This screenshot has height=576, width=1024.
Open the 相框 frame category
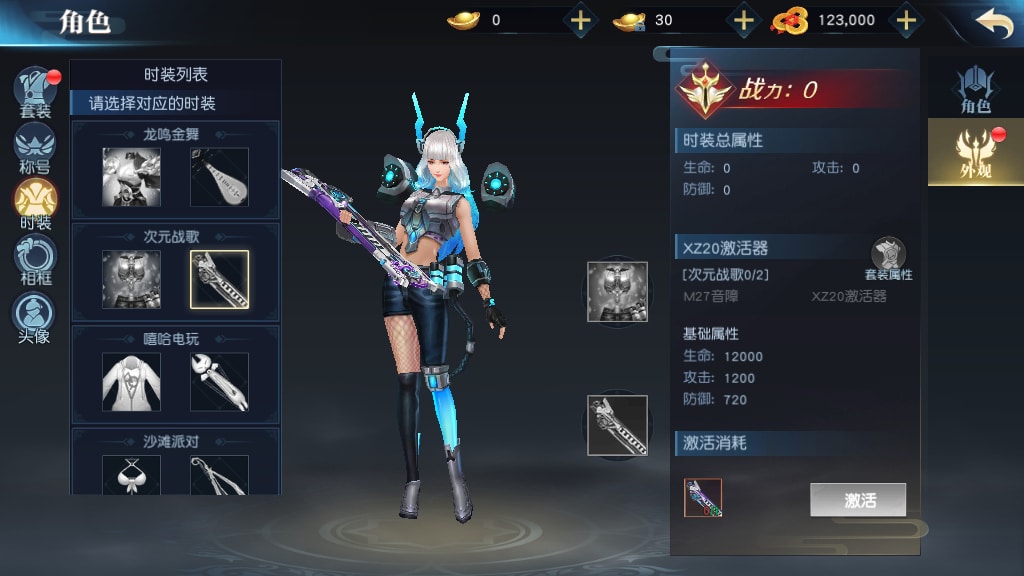click(x=35, y=260)
